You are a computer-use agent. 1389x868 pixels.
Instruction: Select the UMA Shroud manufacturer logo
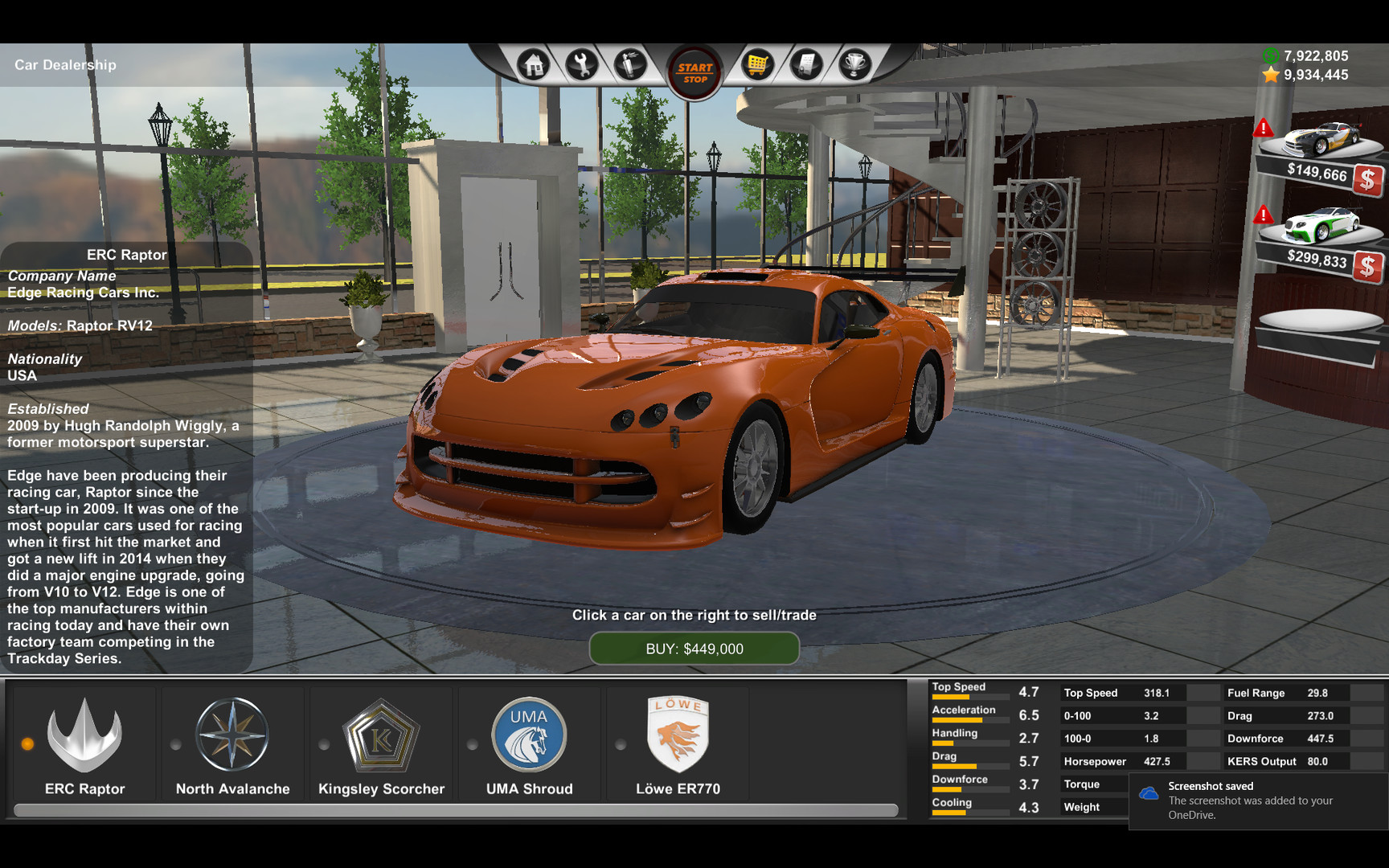click(x=529, y=734)
